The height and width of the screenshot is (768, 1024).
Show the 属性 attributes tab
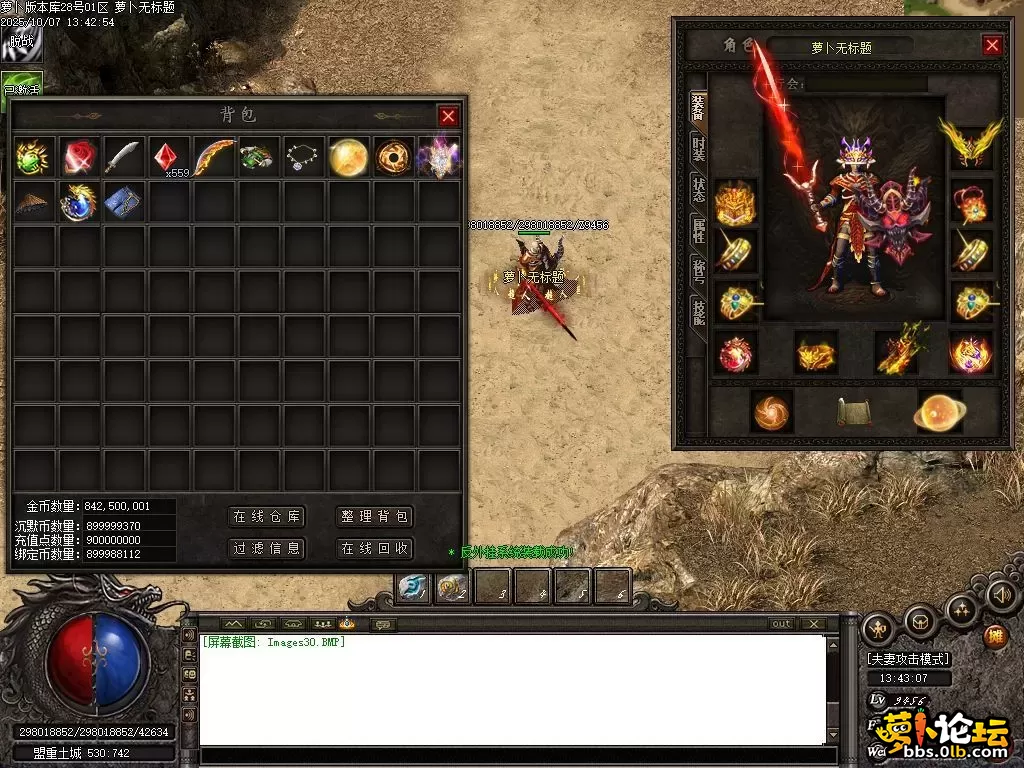click(x=698, y=231)
